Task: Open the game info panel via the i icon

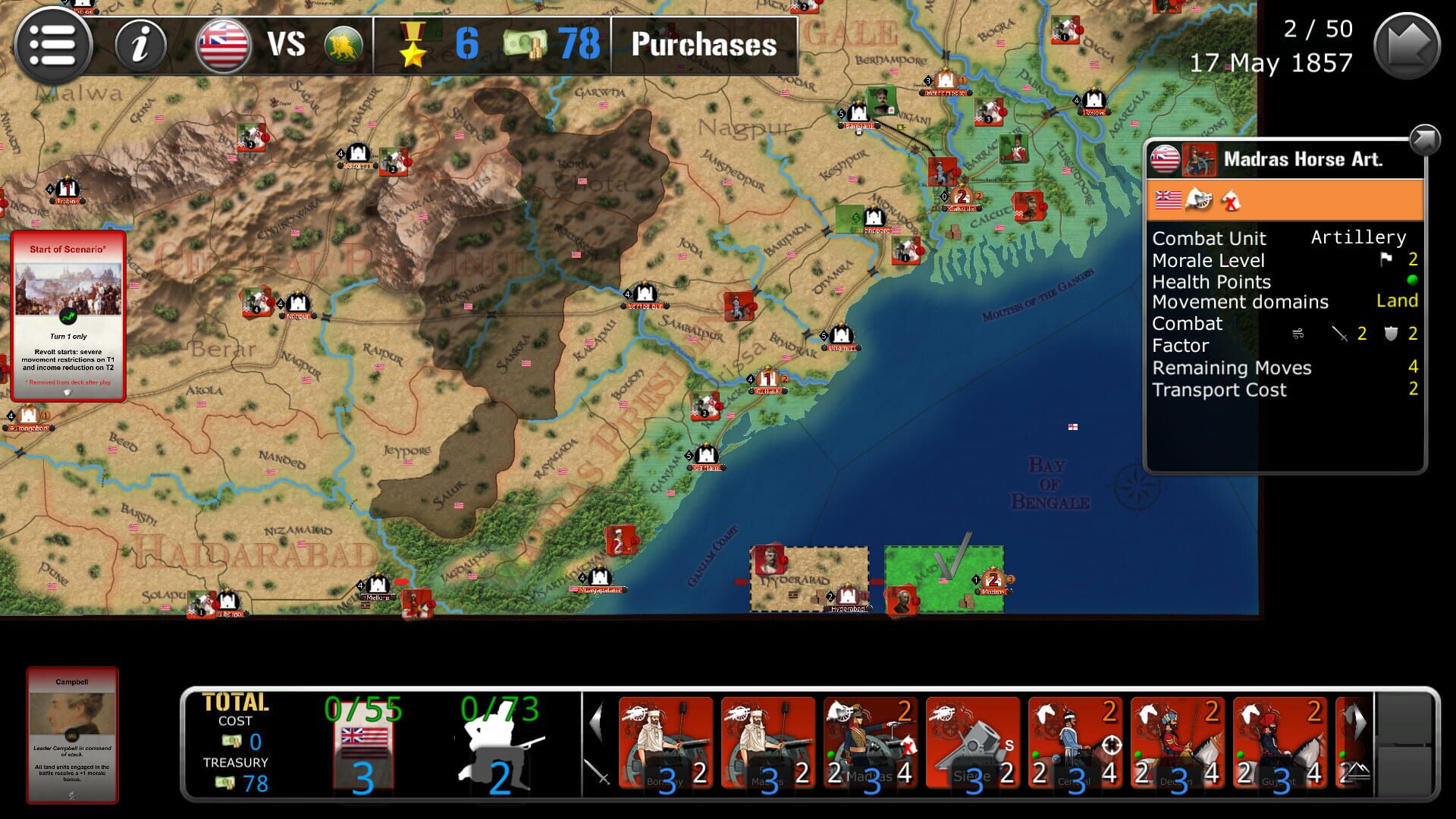Action: (139, 45)
